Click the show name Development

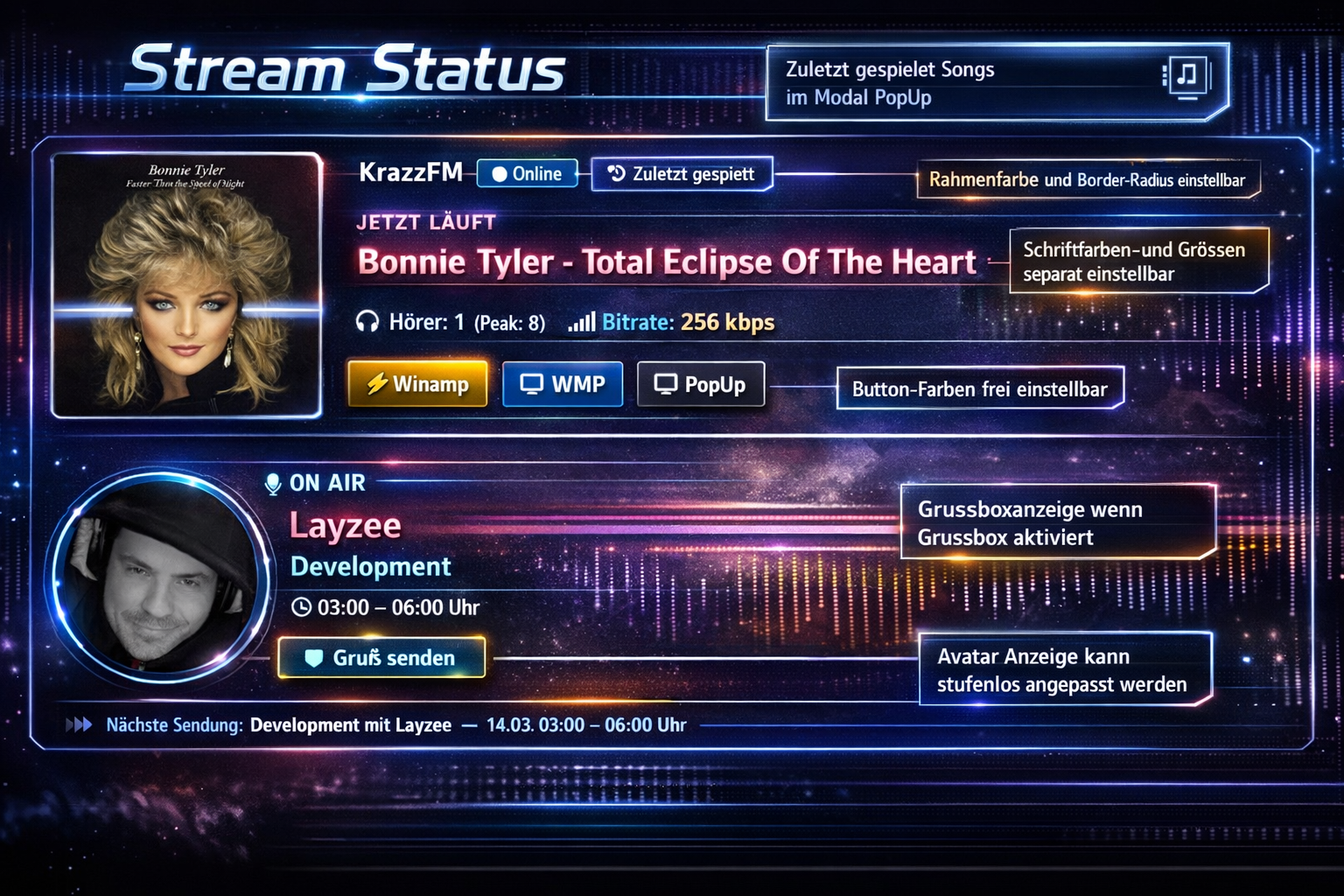click(x=369, y=566)
